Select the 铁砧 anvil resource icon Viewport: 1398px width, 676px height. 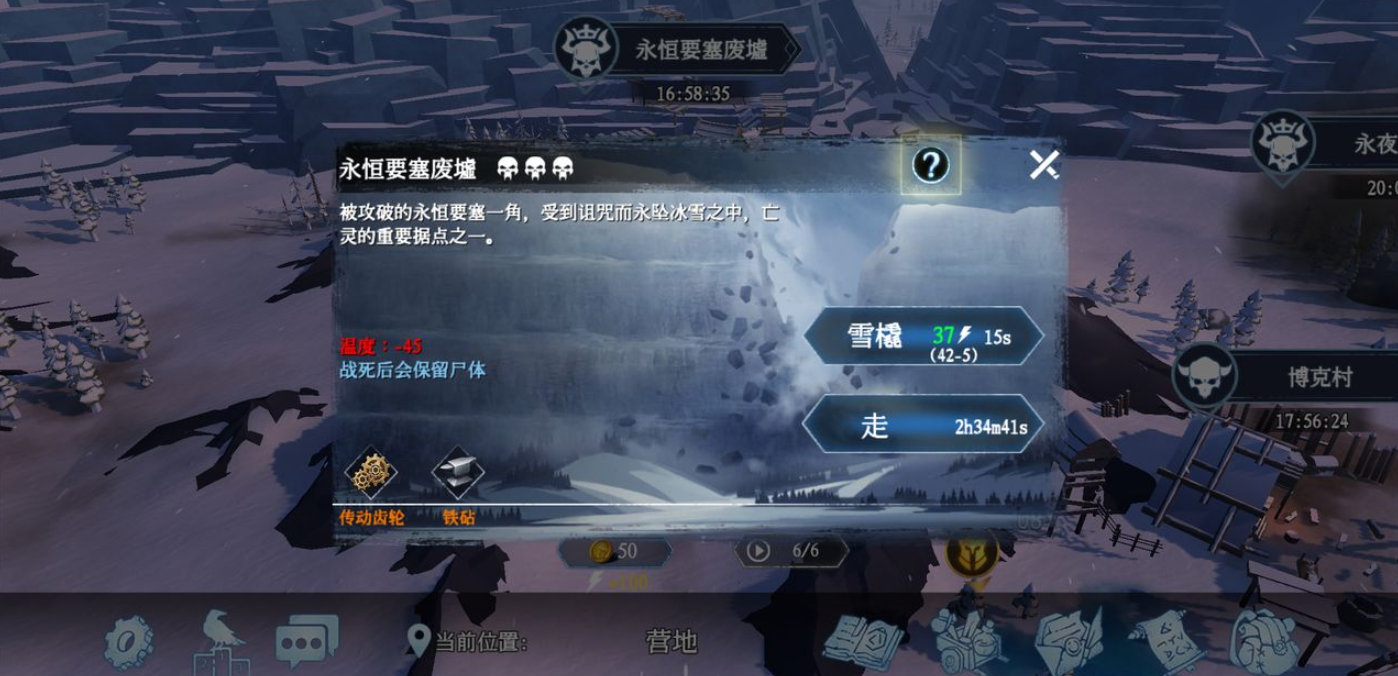[458, 473]
